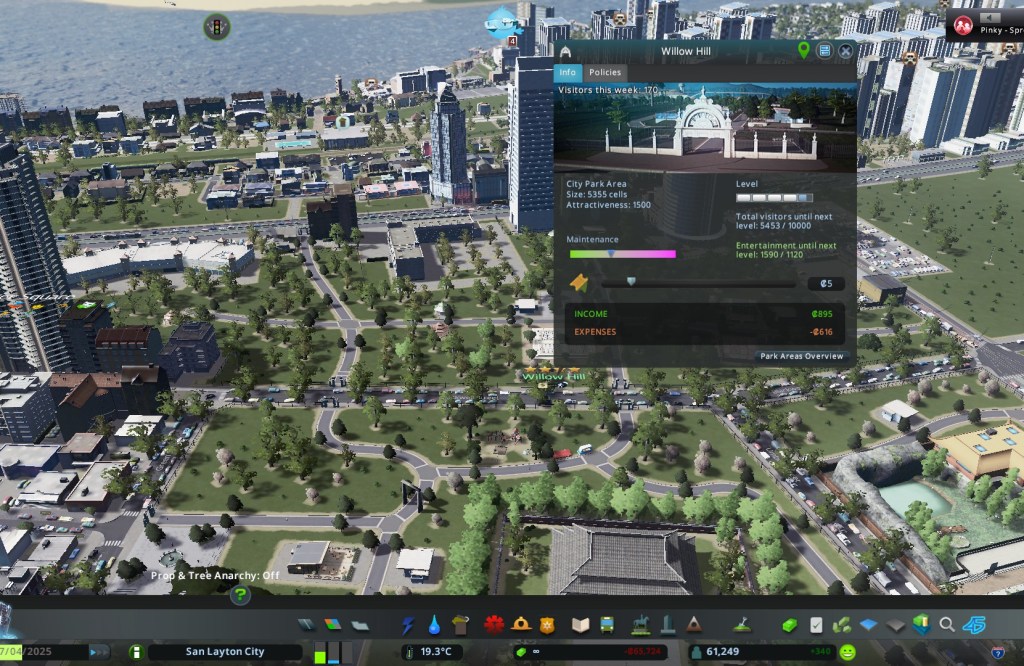Open the Park Areas Overview
Screen dimensions: 1024x666
point(802,356)
